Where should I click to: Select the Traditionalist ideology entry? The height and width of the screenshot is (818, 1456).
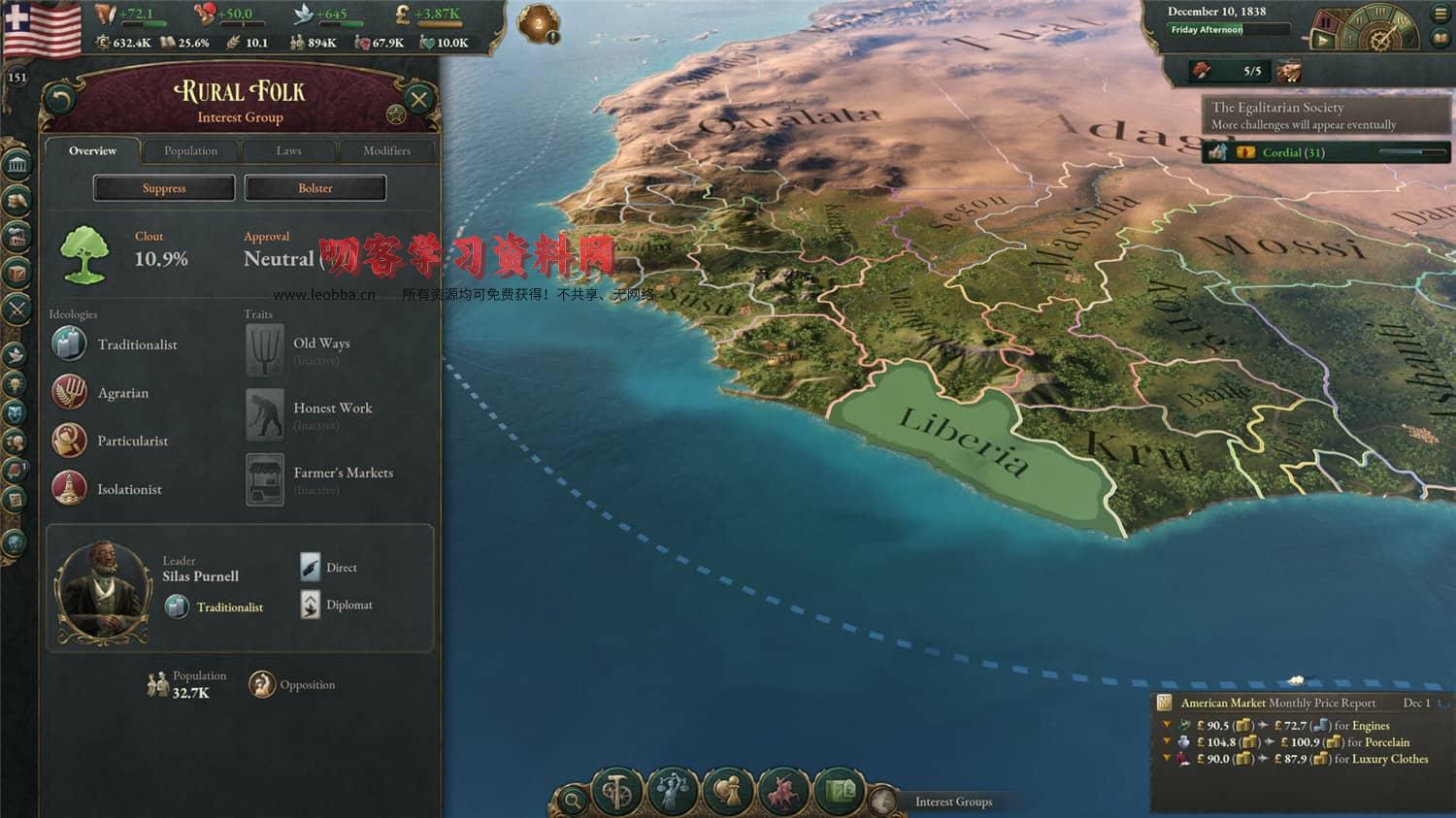137,344
